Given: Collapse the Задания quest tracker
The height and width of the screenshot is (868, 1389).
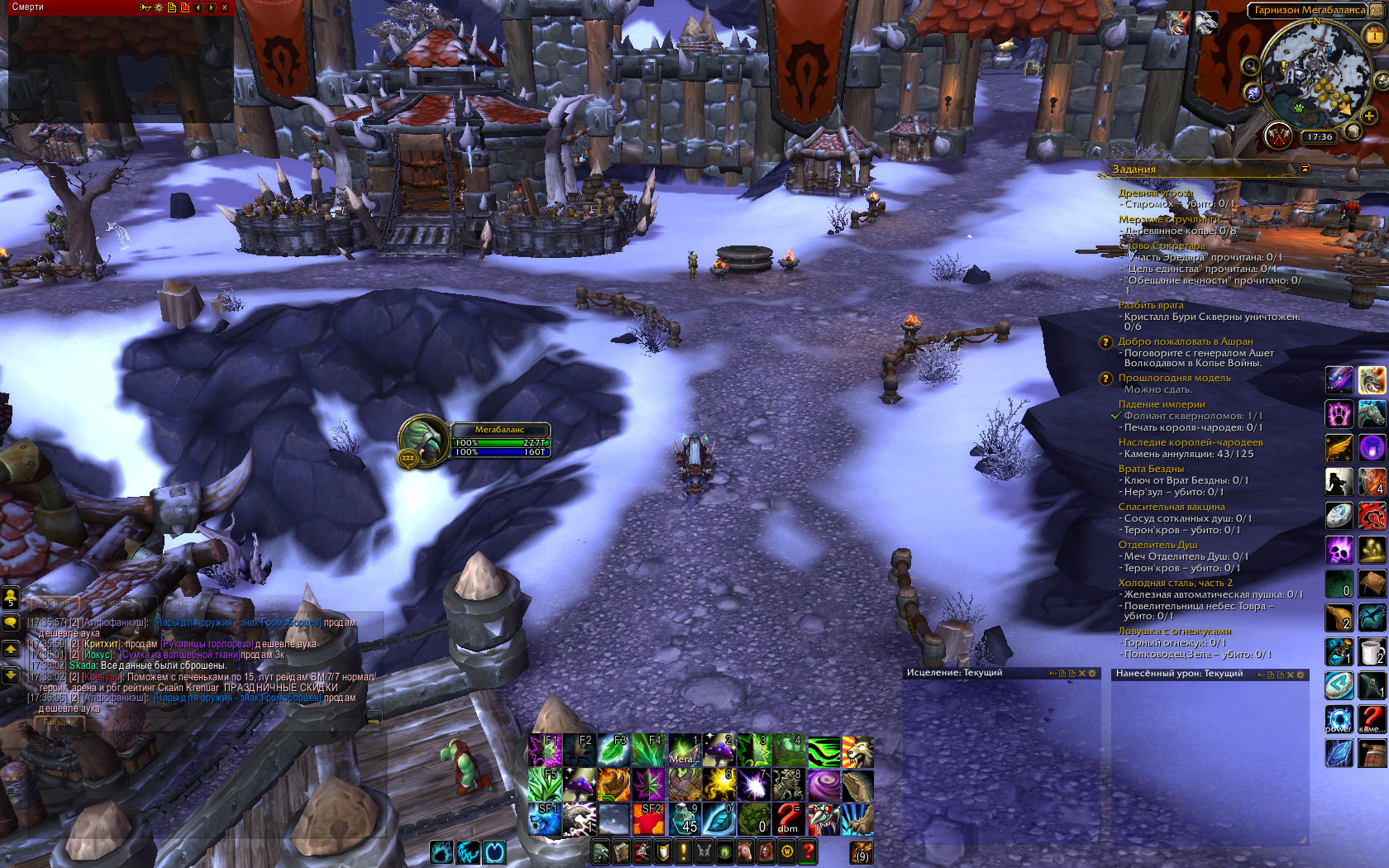Looking at the screenshot, I should 1305,169.
